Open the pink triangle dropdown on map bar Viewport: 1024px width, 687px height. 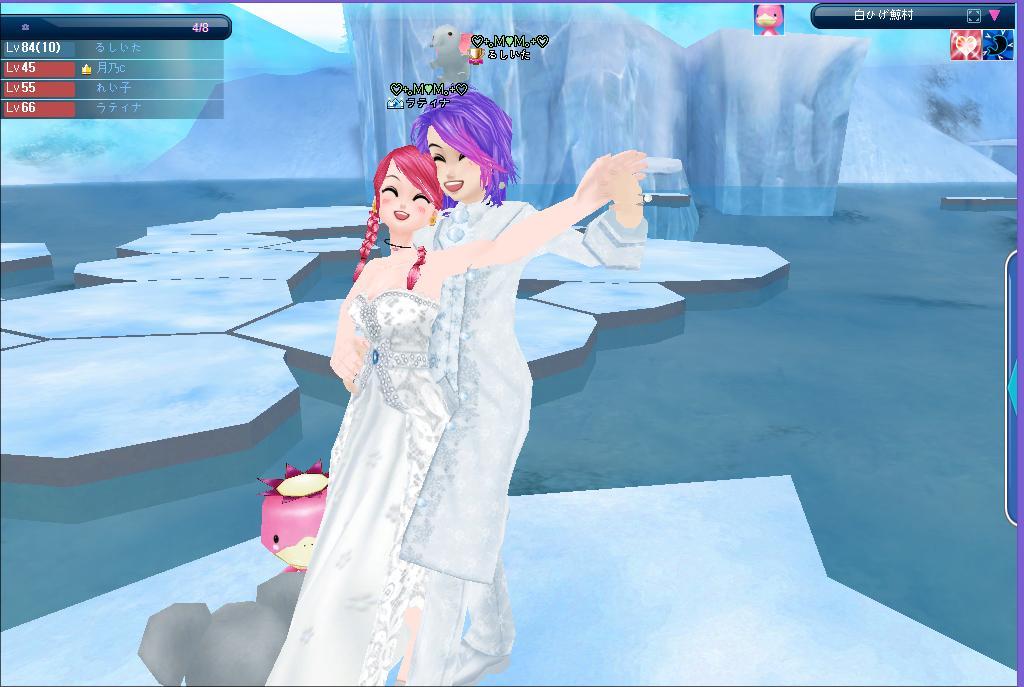(995, 16)
